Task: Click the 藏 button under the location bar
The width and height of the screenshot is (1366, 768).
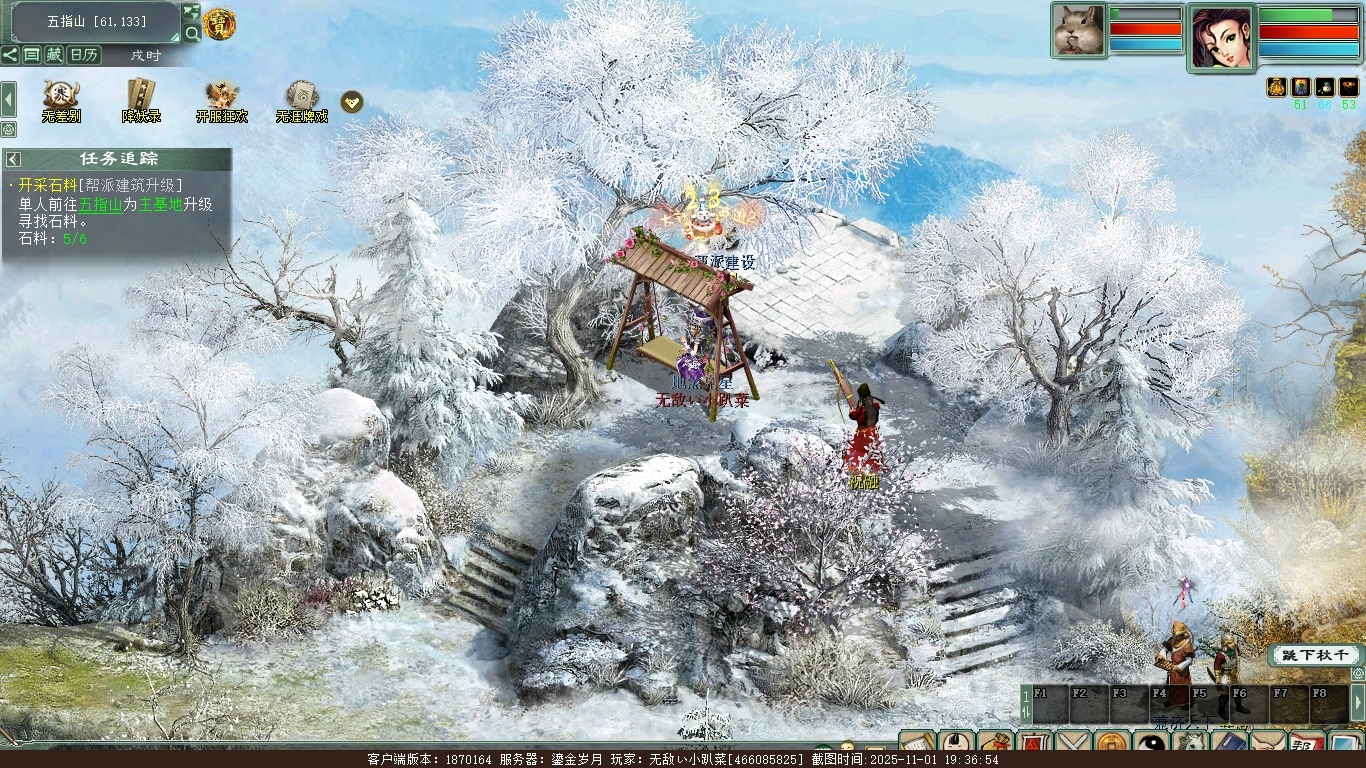Action: point(54,55)
